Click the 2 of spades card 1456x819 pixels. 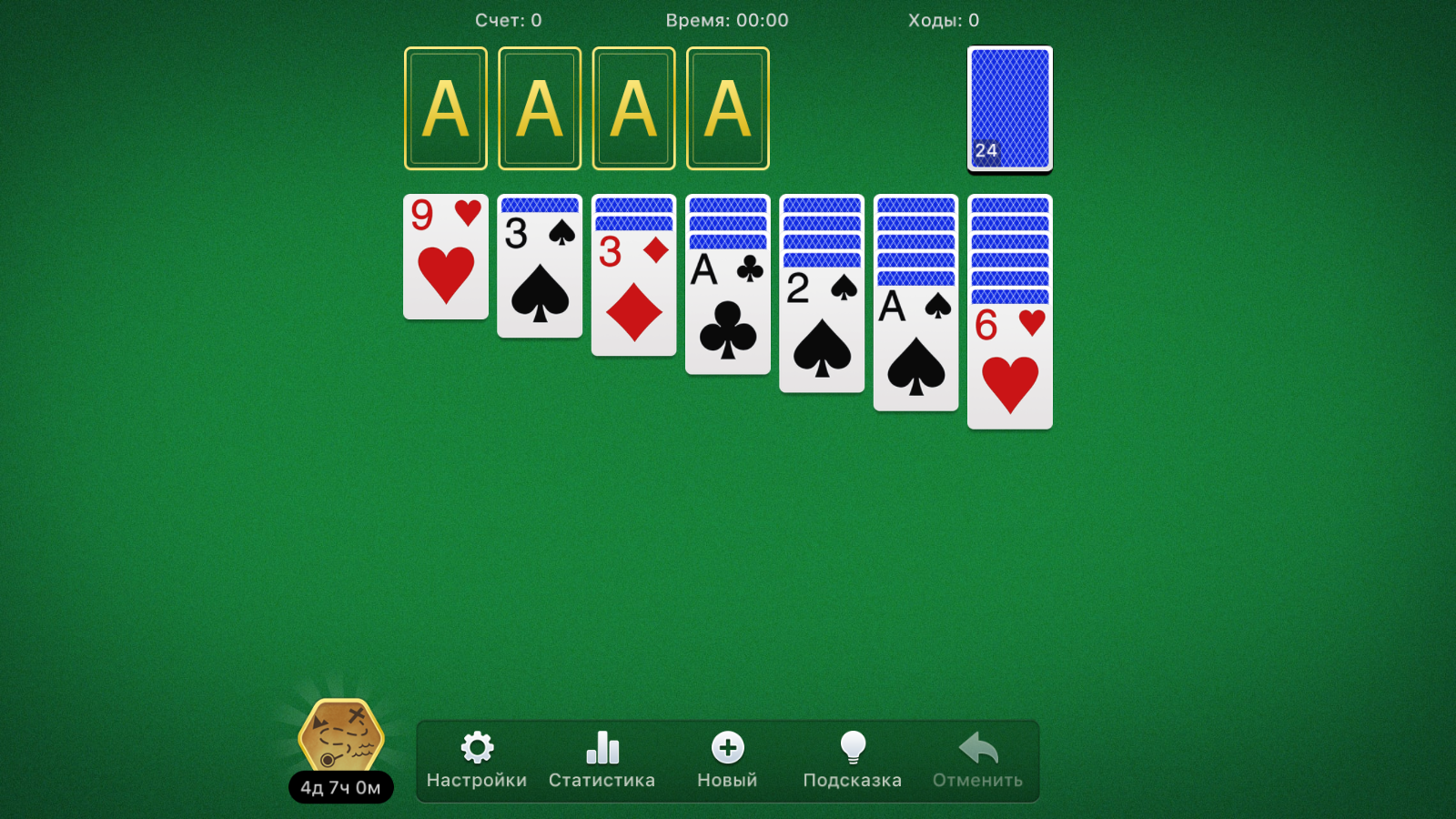(821, 332)
